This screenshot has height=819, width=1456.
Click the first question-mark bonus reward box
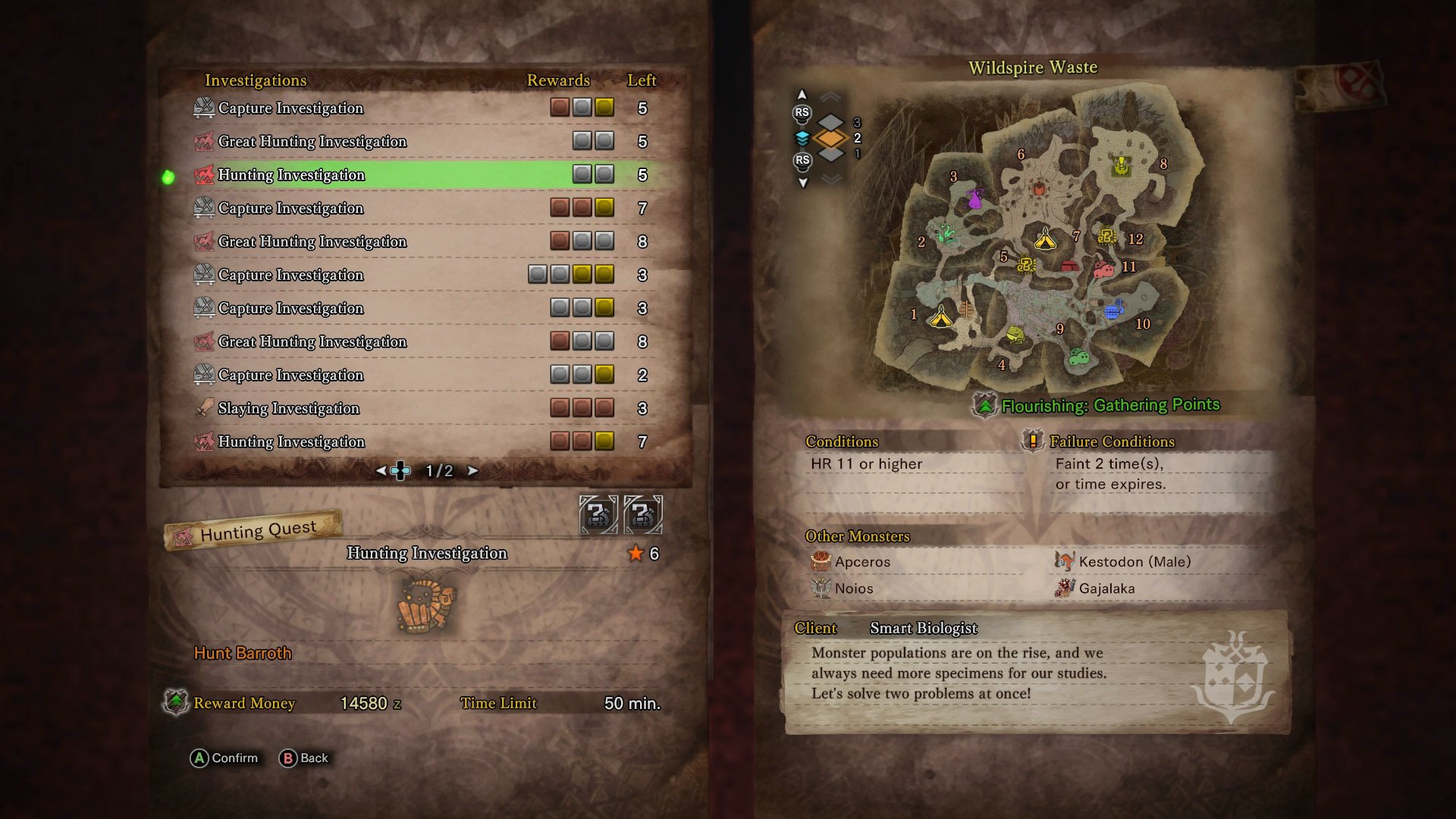coord(598,515)
